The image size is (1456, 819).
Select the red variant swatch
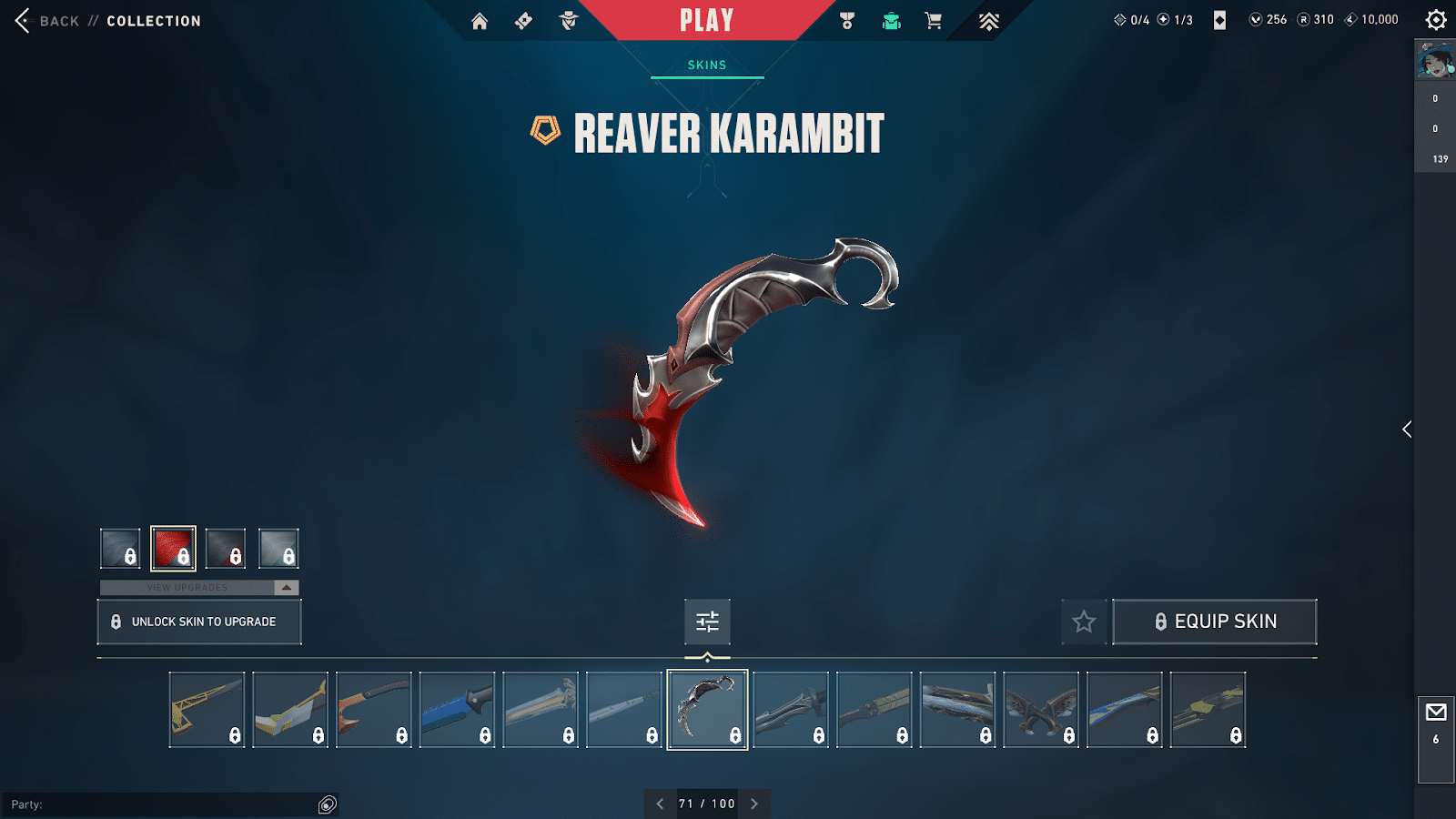click(x=173, y=549)
